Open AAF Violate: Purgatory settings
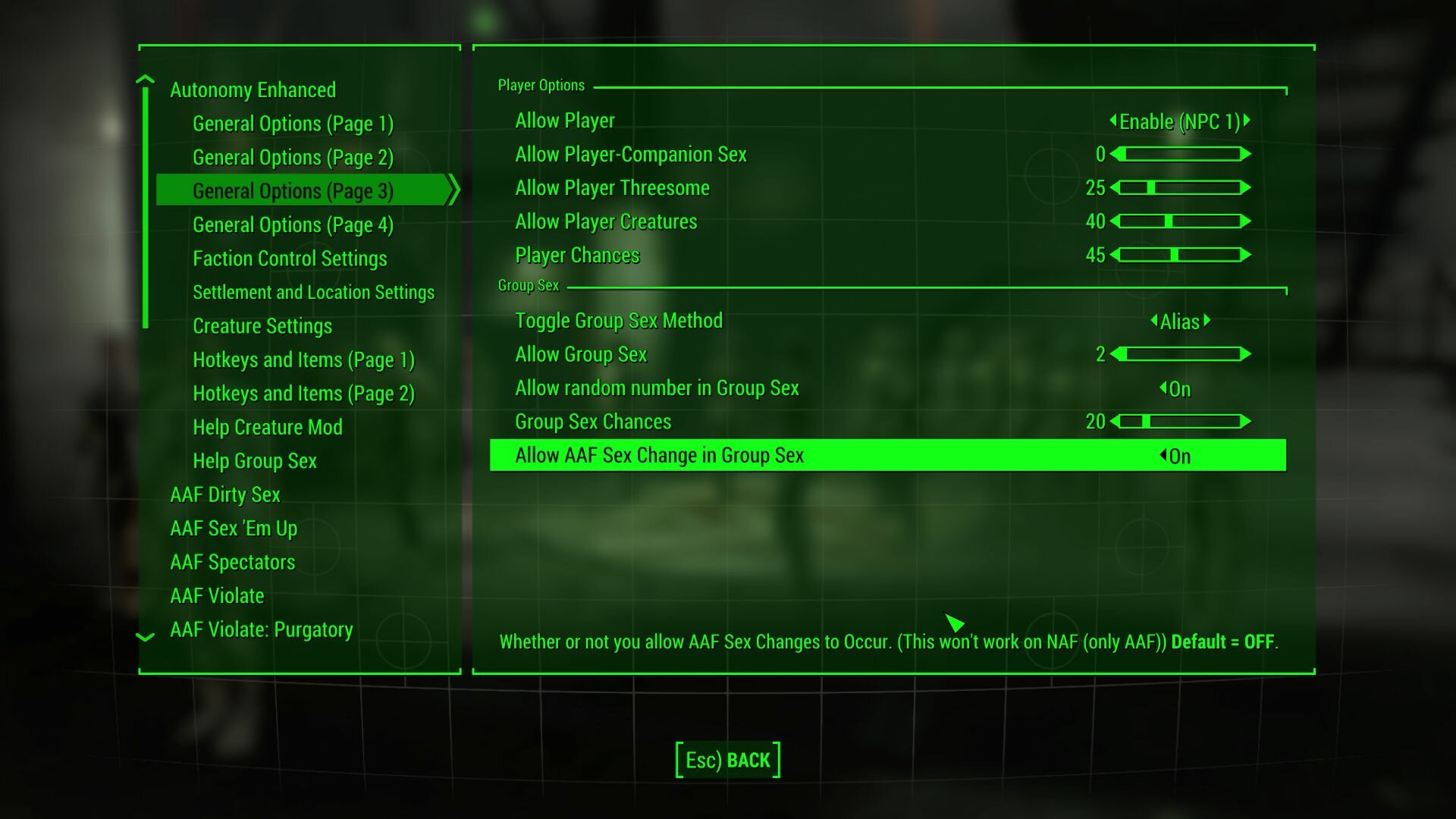The width and height of the screenshot is (1456, 819). [x=262, y=629]
